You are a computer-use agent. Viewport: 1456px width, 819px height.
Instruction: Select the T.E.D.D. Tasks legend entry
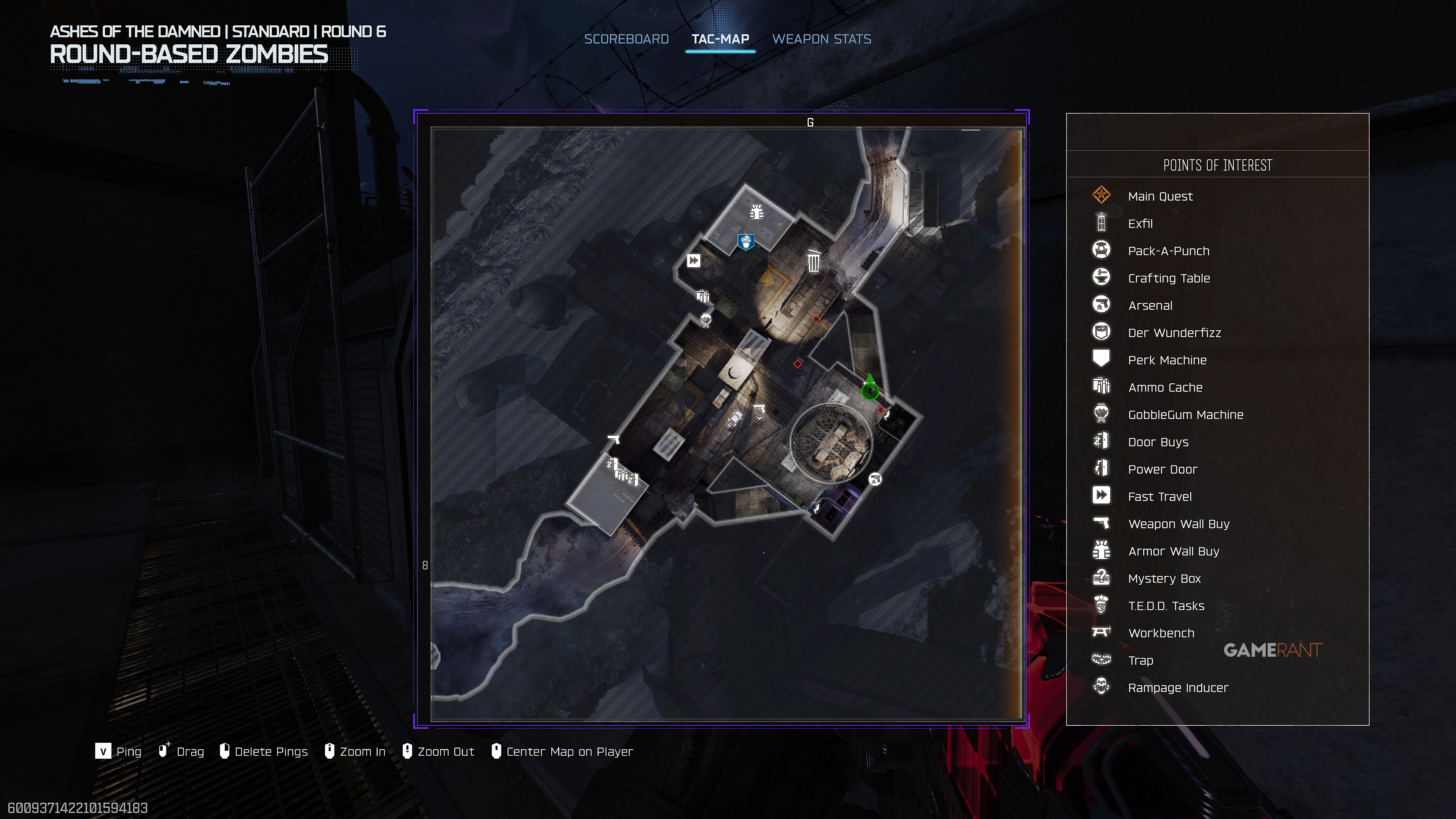tap(1166, 606)
